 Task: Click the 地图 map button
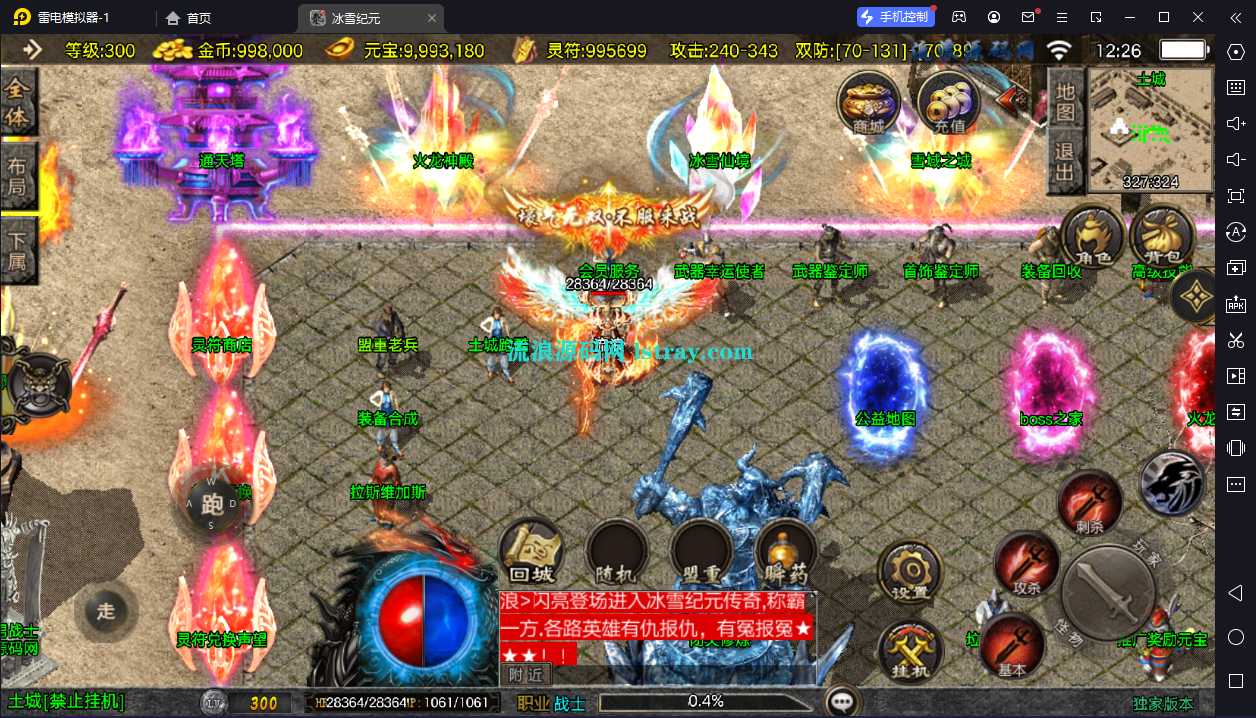[x=1065, y=101]
